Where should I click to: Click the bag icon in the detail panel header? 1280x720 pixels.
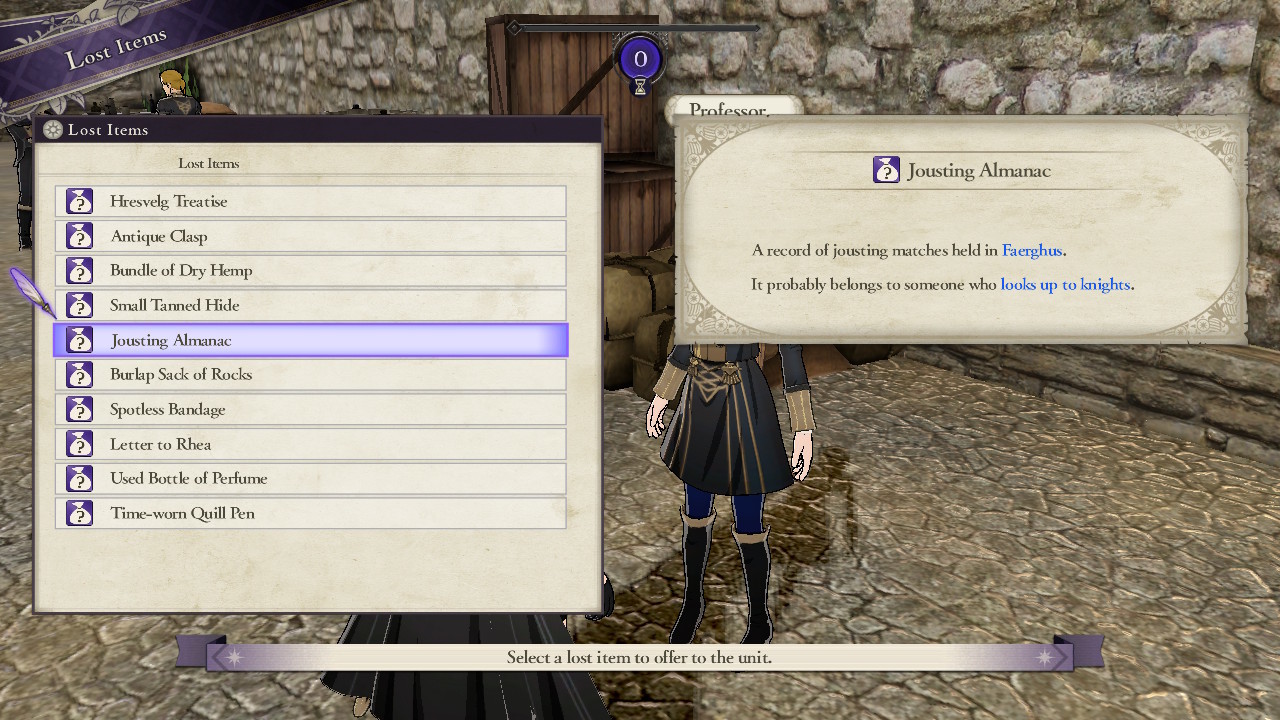point(886,170)
